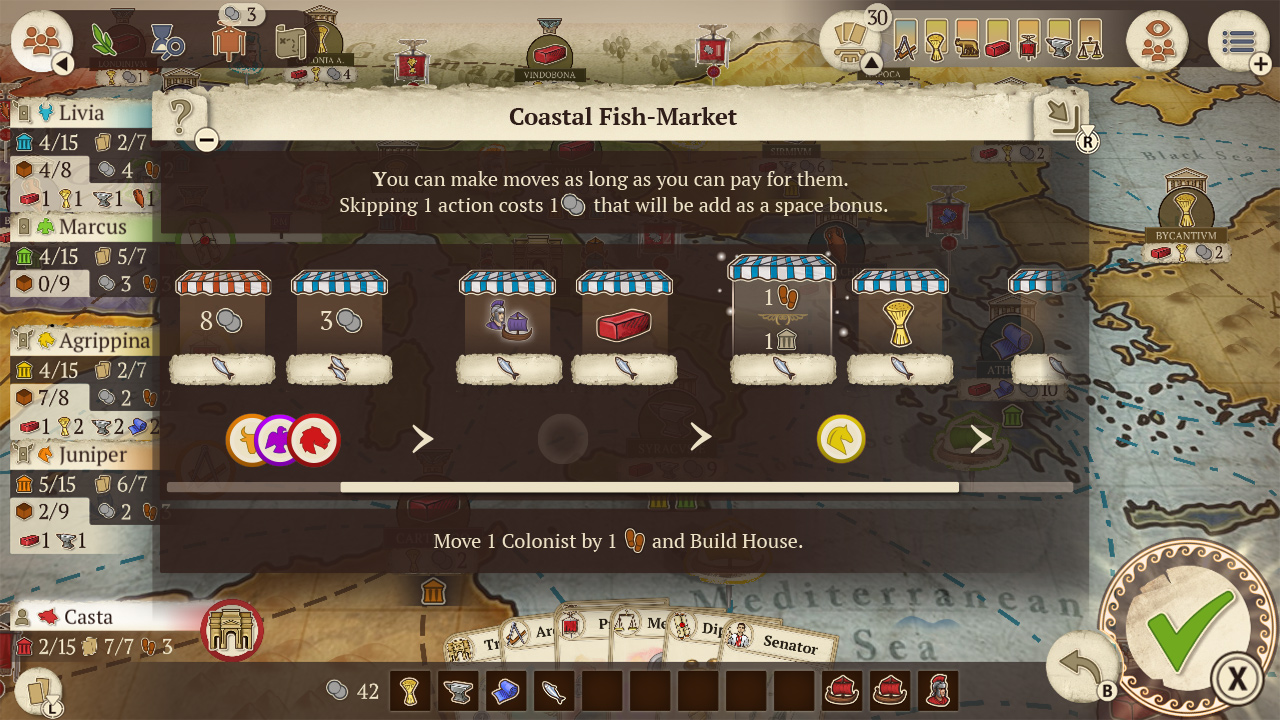
Task: Collapse the dialog with the minus button
Action: coord(206,140)
